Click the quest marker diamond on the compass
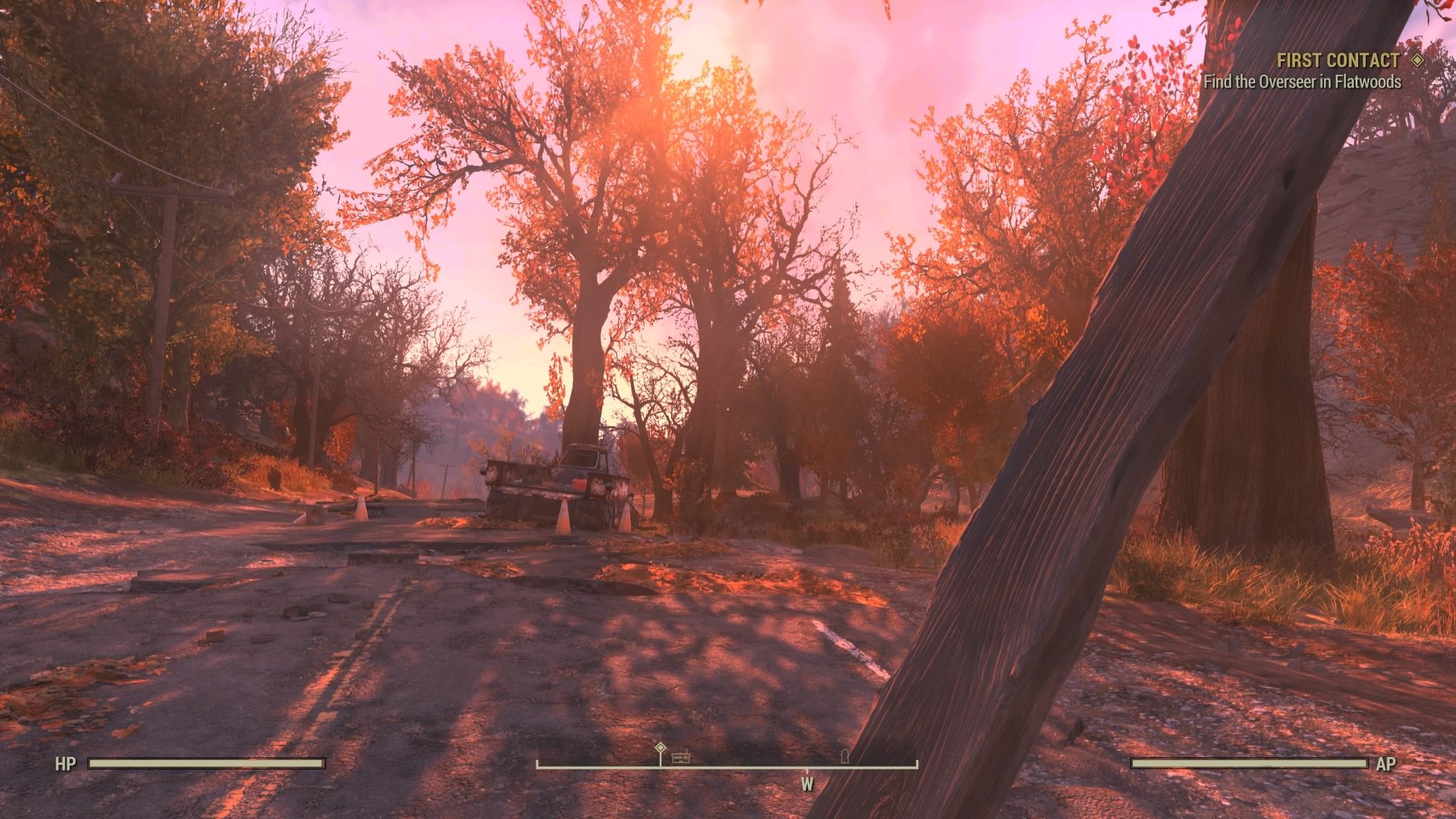This screenshot has height=819, width=1456. click(661, 748)
